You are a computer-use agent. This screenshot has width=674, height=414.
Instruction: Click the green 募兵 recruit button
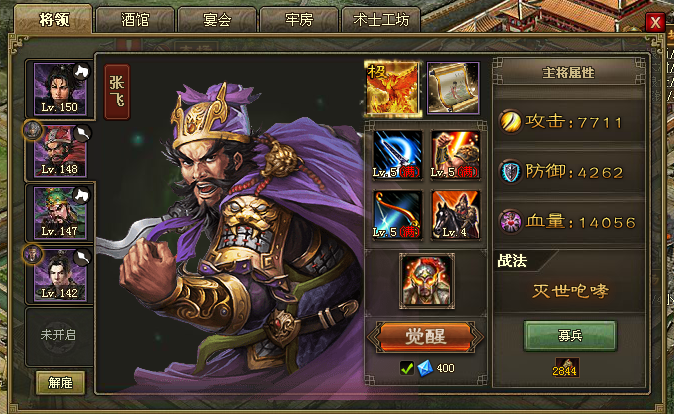click(x=570, y=335)
